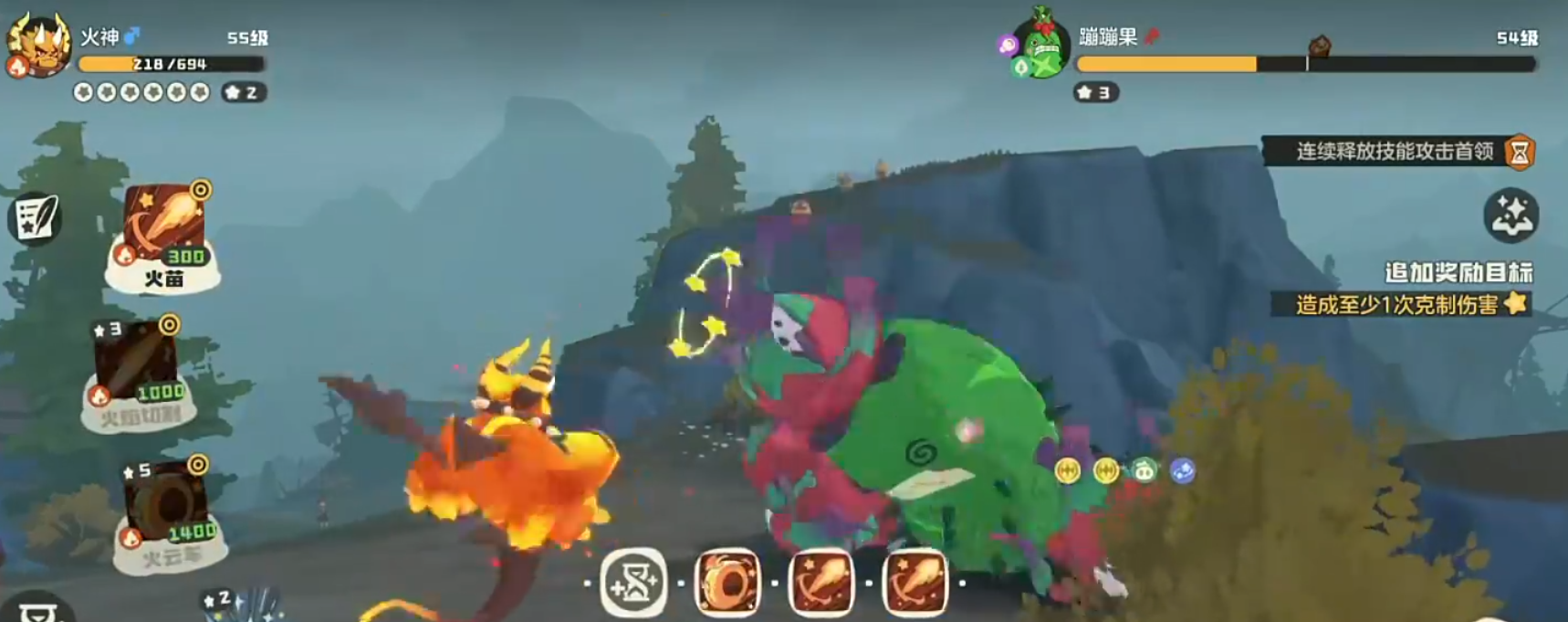
Task: Open the sparkle tray button
Action: [1511, 216]
